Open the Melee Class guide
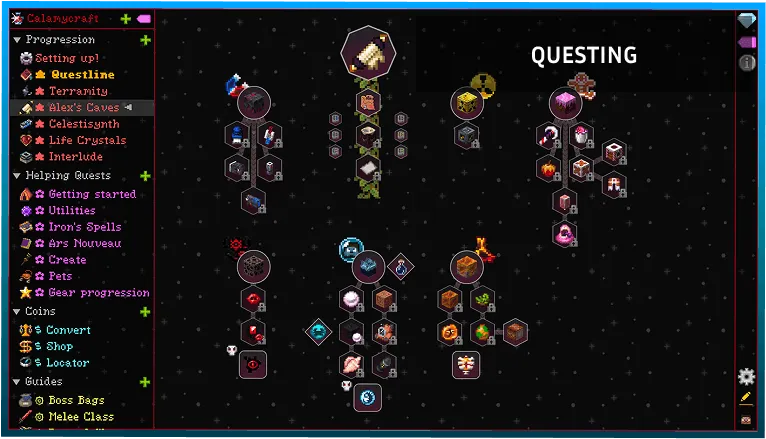 [x=80, y=416]
